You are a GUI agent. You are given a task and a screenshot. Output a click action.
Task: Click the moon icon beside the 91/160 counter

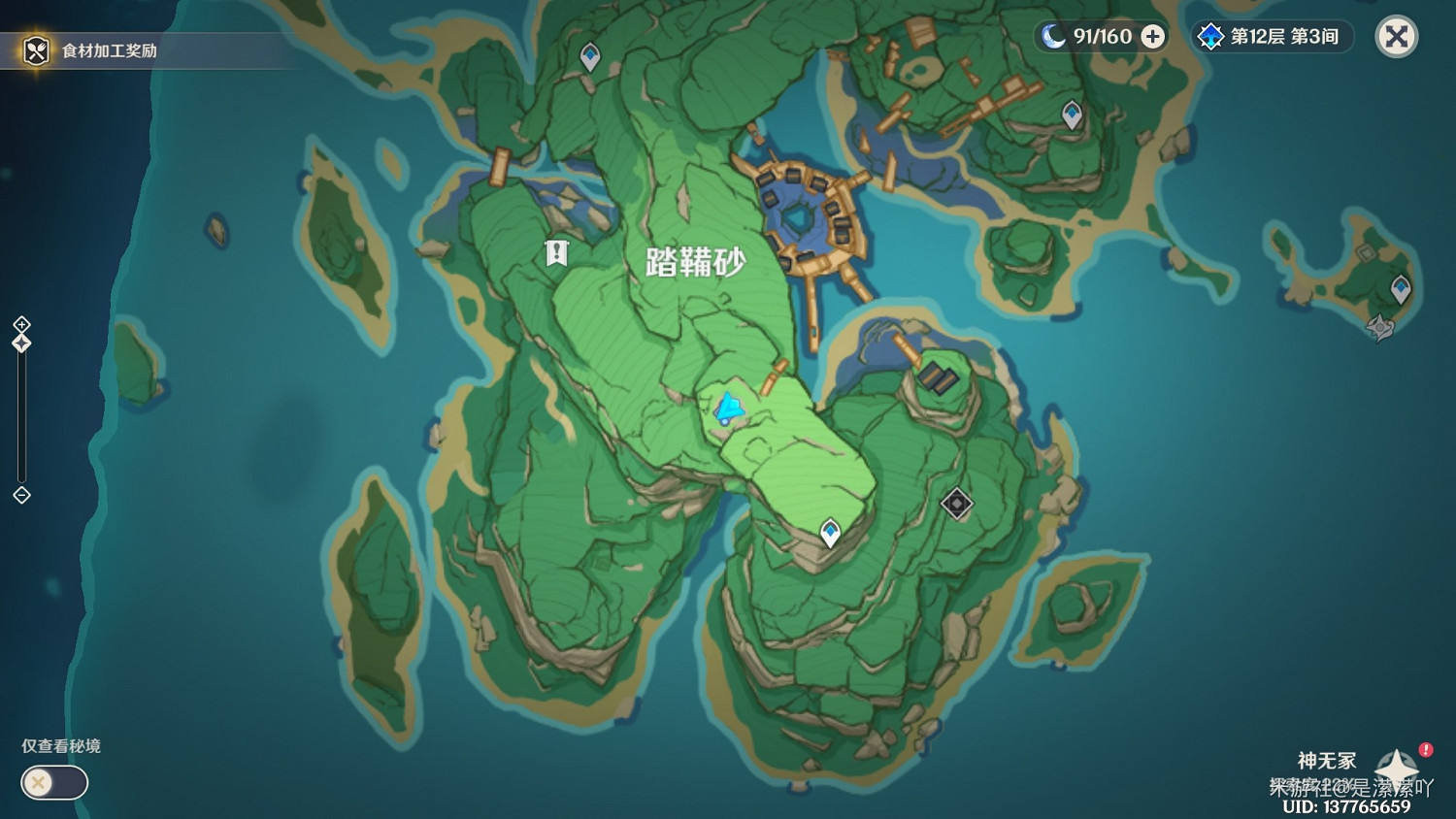[x=1054, y=37]
